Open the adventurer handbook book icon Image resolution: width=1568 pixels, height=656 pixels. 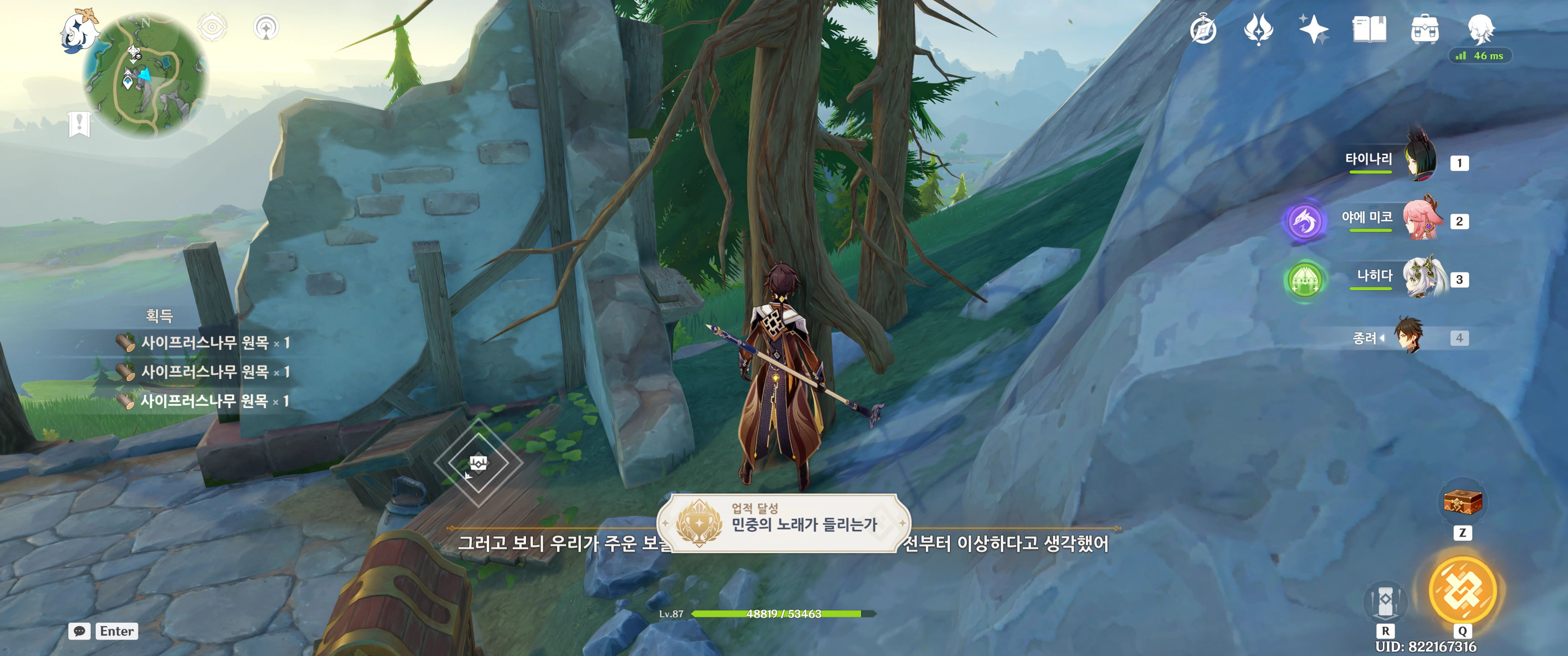pos(1369,29)
